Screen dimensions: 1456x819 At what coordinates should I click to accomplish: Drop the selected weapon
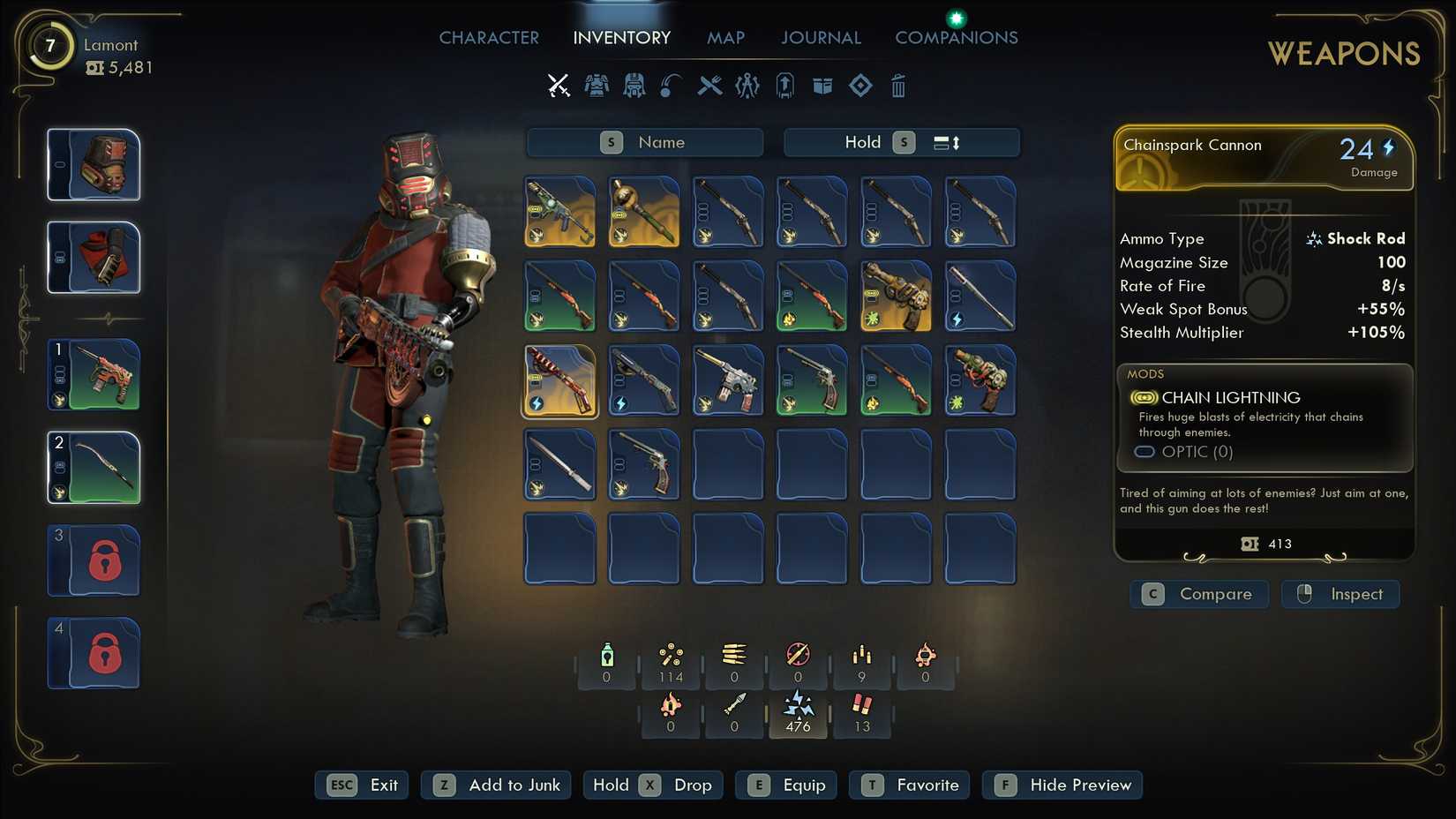coord(653,785)
